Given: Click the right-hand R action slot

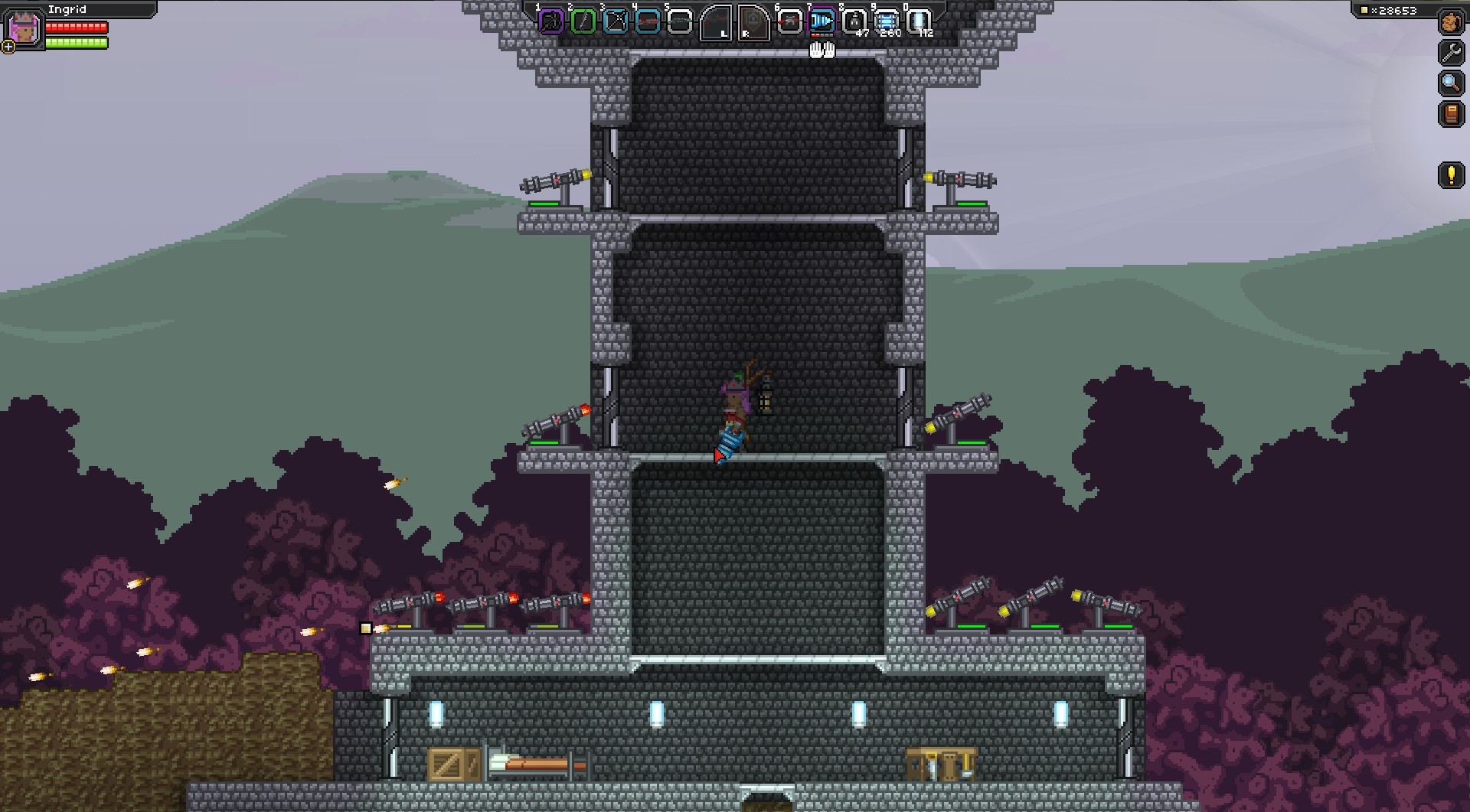Looking at the screenshot, I should [x=753, y=22].
